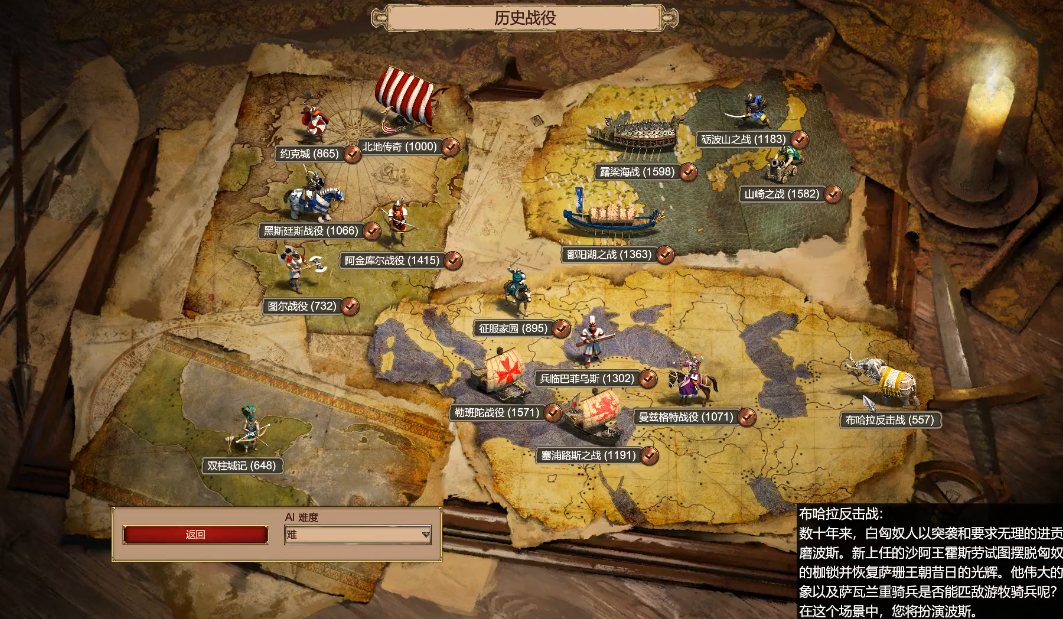
Task: Choose the 北地传奇 (1000) scenario
Action: point(399,147)
